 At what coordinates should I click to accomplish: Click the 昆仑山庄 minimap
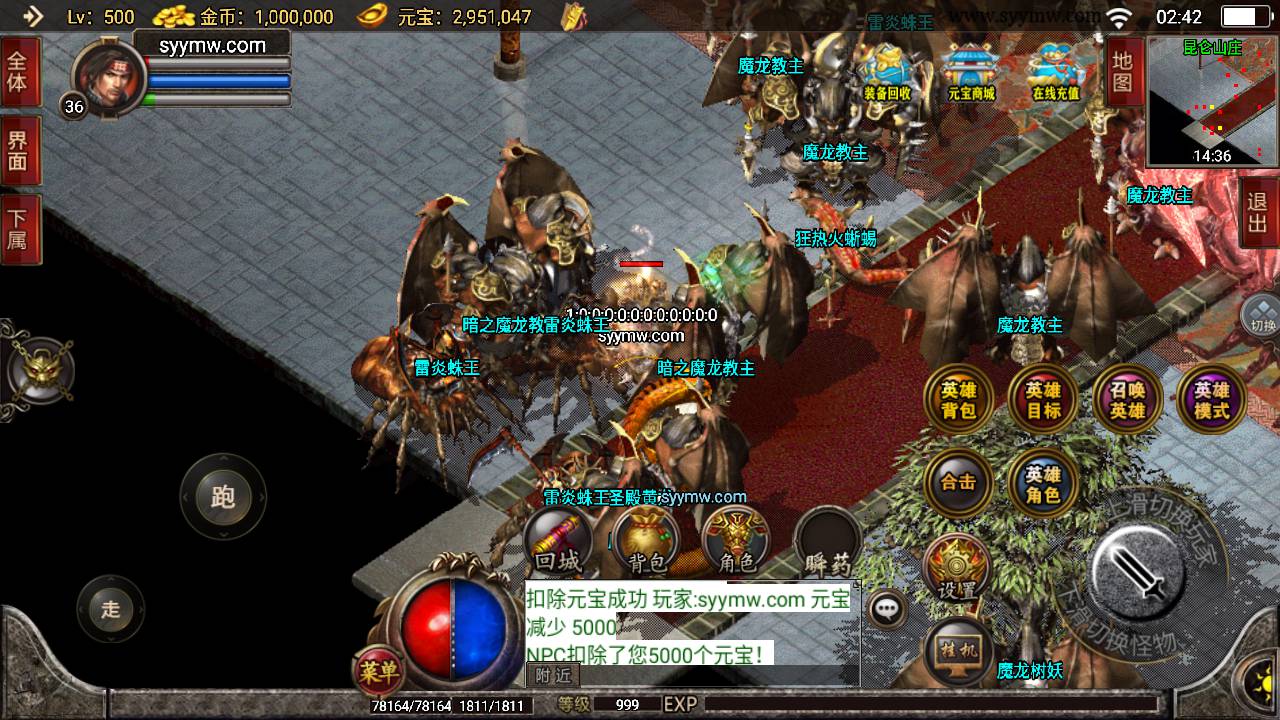(x=1212, y=100)
